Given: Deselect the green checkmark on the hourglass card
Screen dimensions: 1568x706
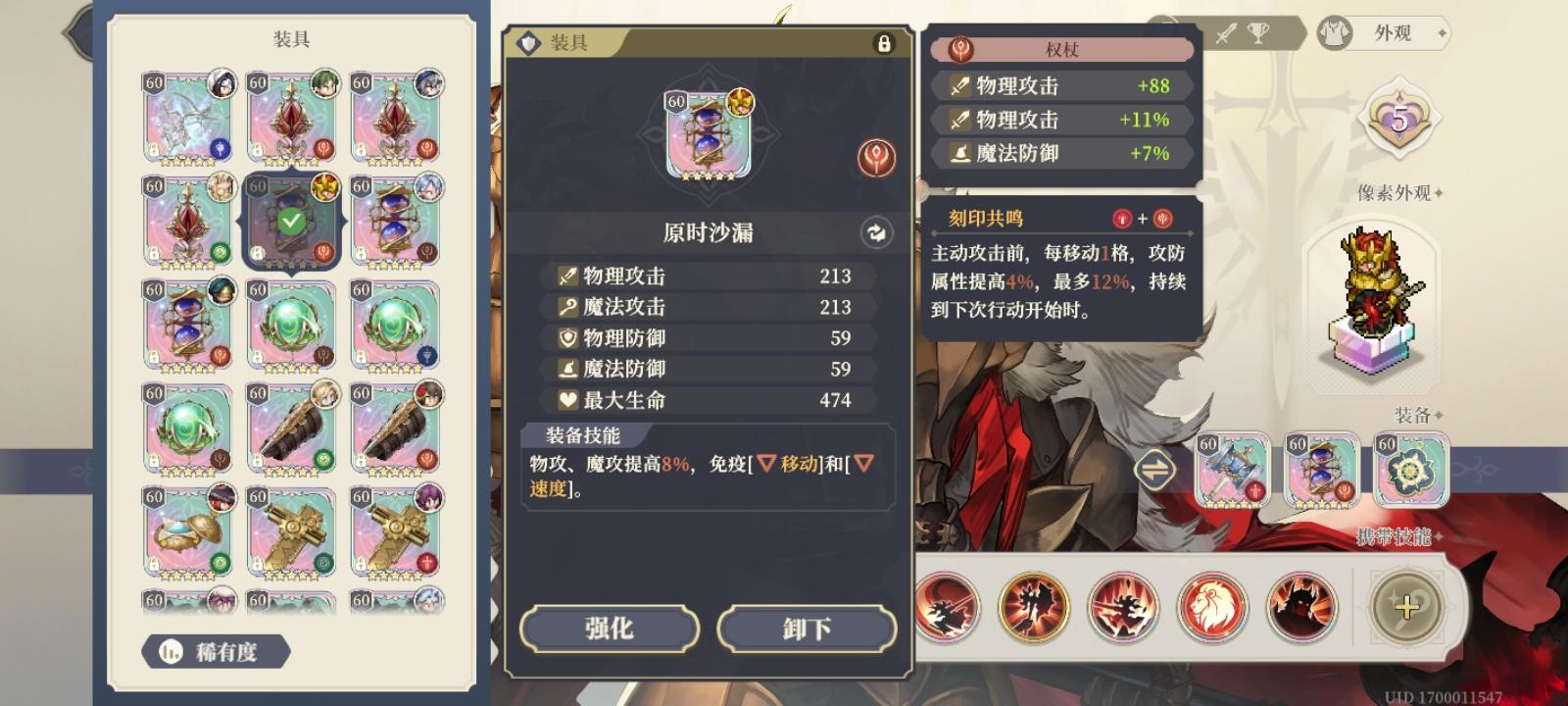Looking at the screenshot, I should 291,222.
